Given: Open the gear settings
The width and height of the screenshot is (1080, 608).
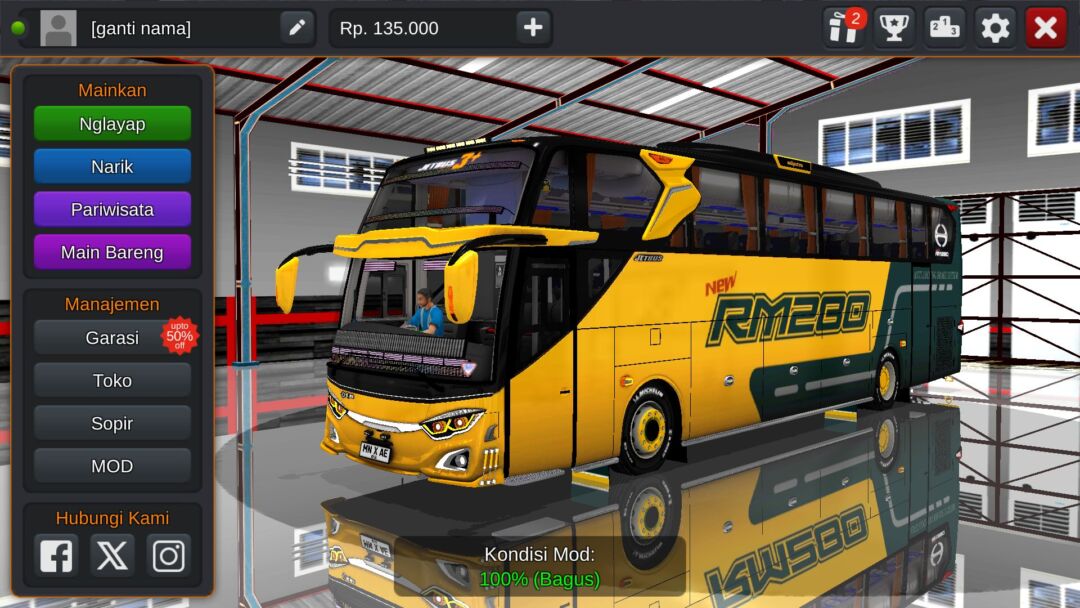Looking at the screenshot, I should (x=995, y=28).
